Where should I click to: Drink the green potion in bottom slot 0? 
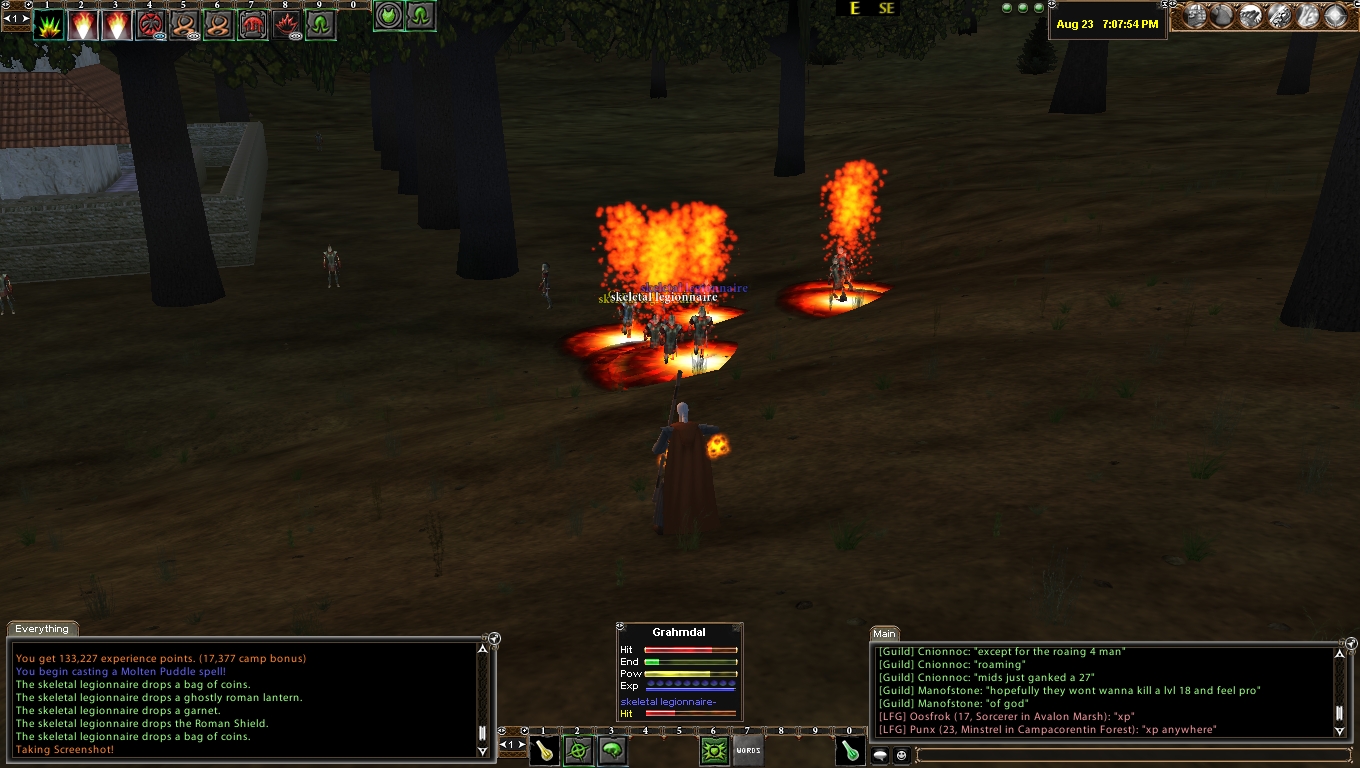point(850,751)
